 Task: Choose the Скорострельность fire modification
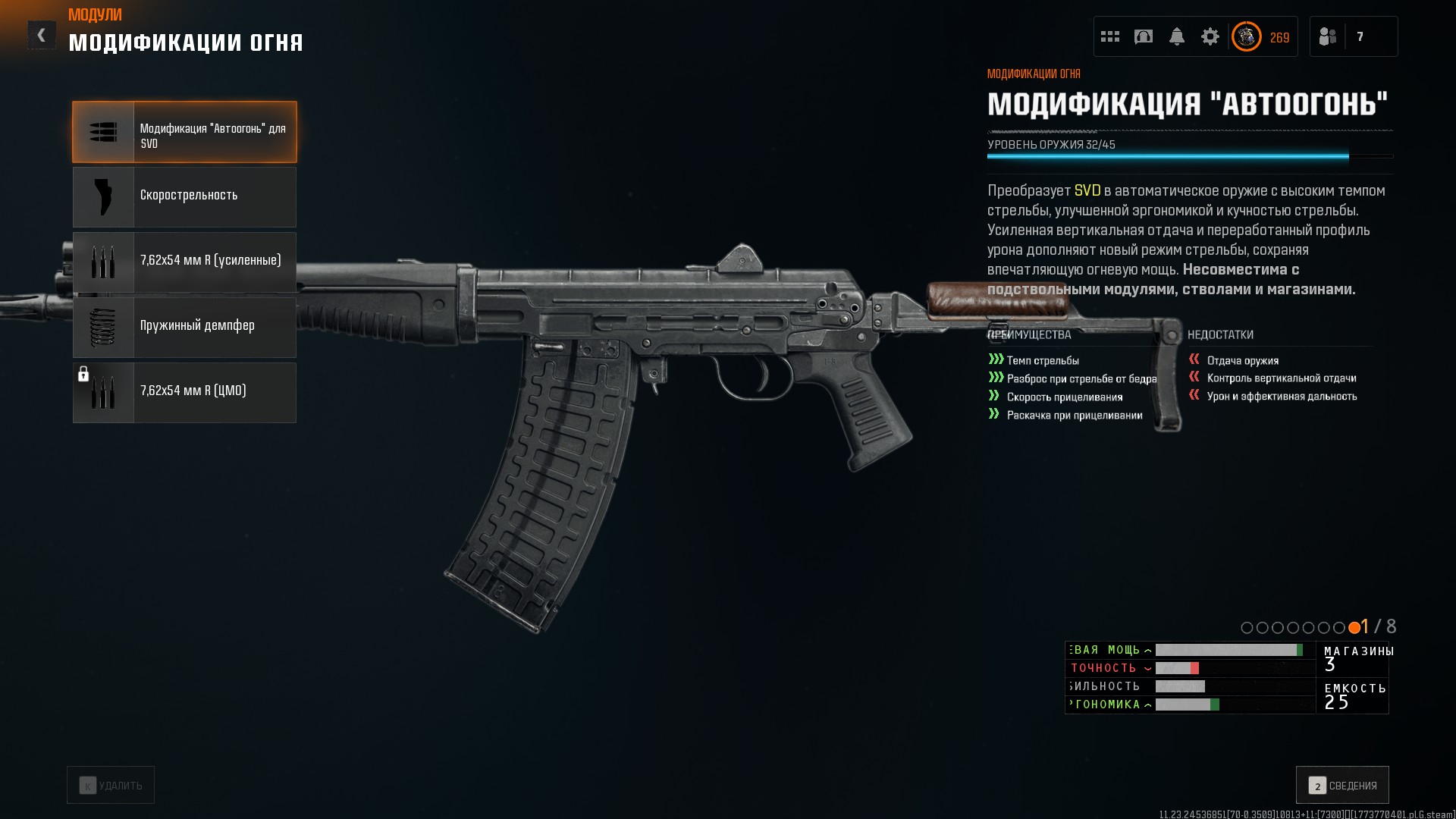184,196
